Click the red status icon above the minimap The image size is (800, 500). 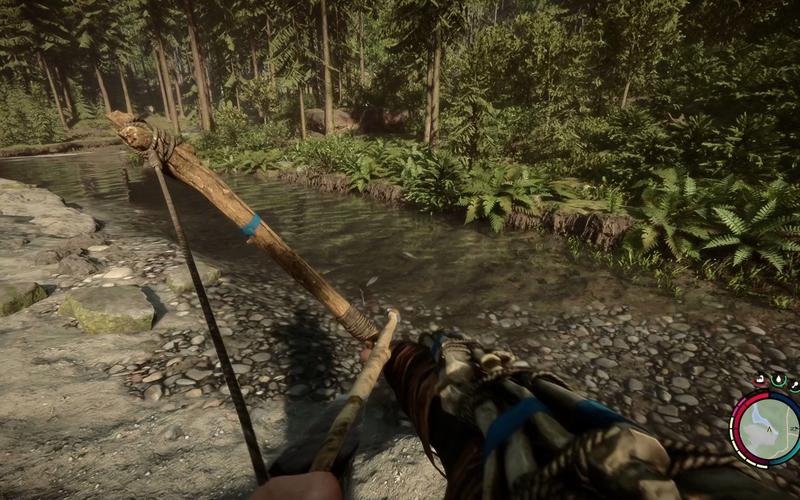(x=760, y=380)
